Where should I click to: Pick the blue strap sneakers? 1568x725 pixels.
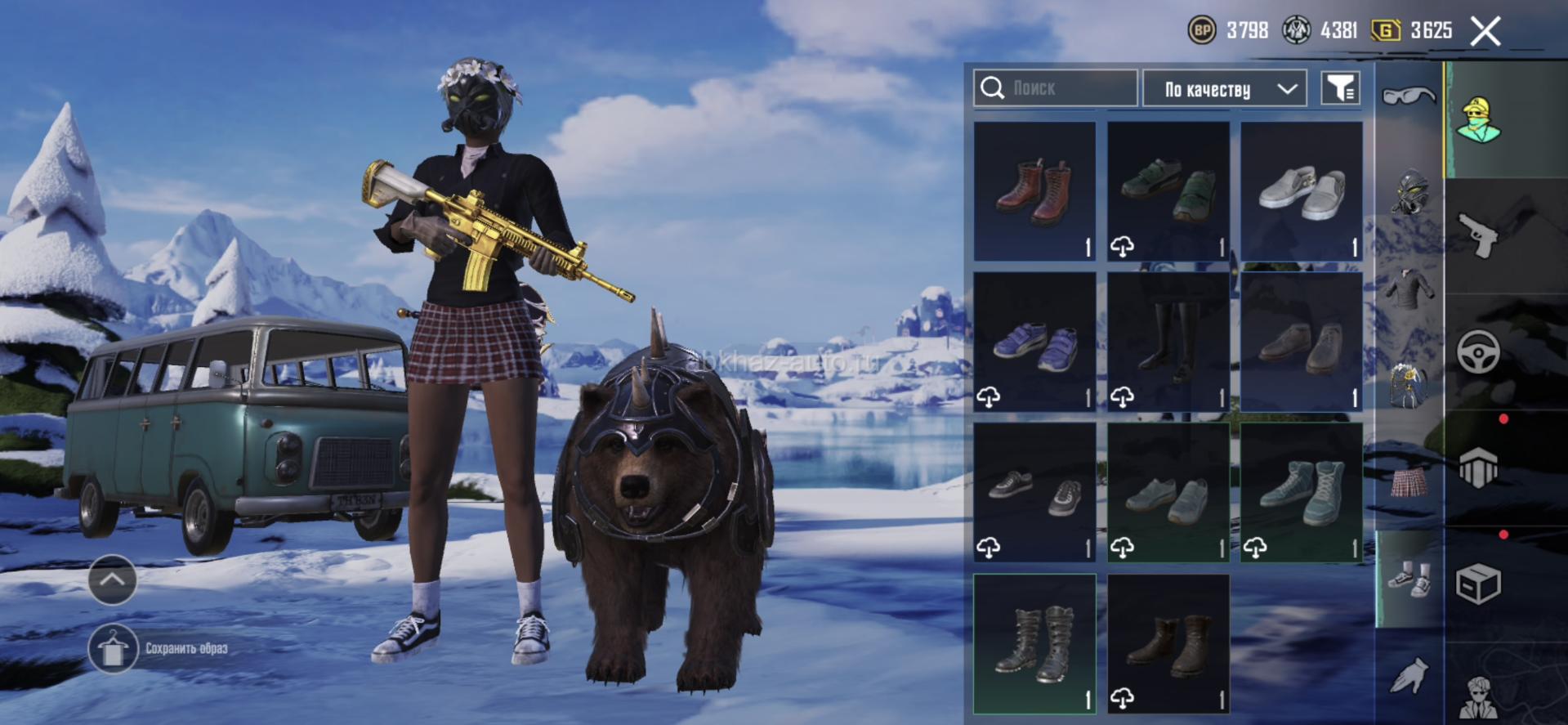1034,342
